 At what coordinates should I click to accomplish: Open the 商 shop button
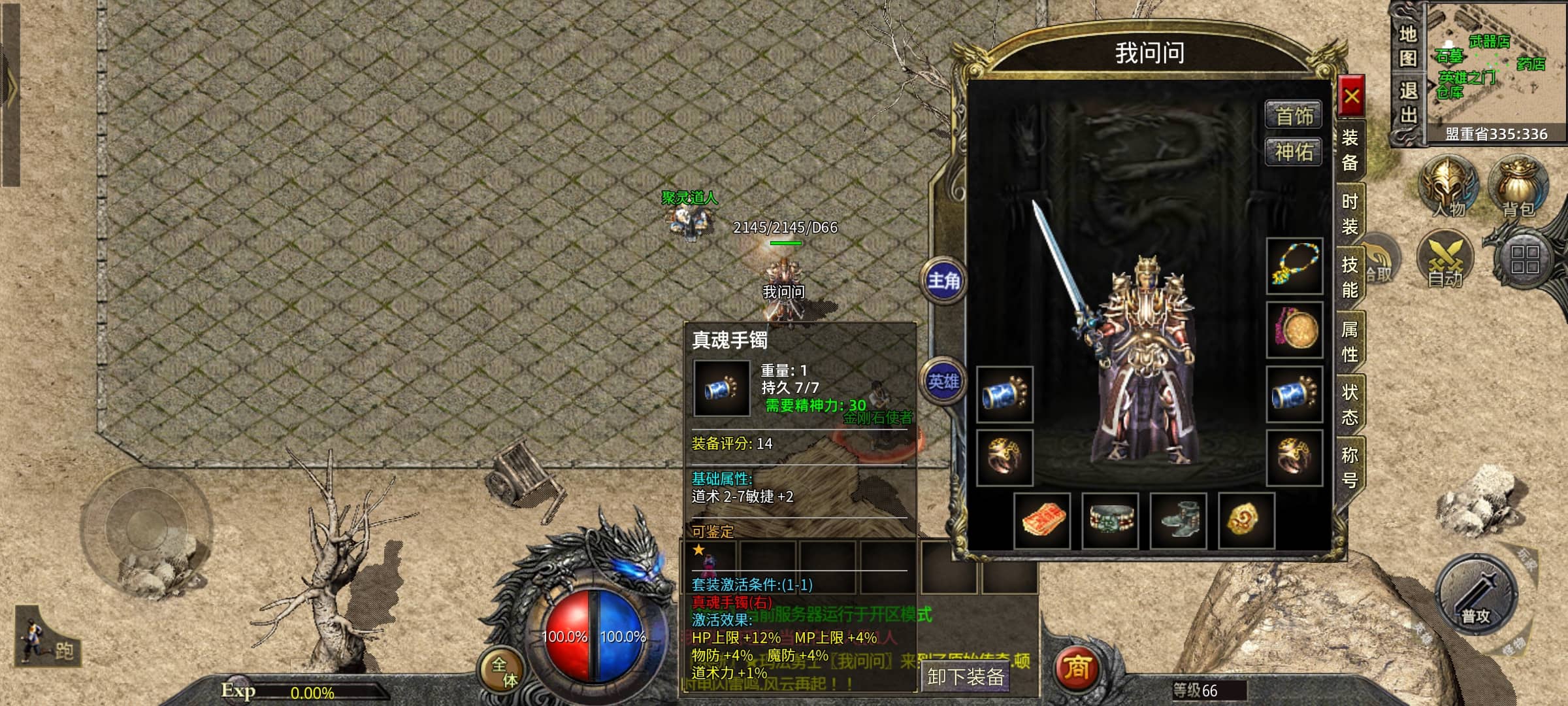tap(1076, 669)
